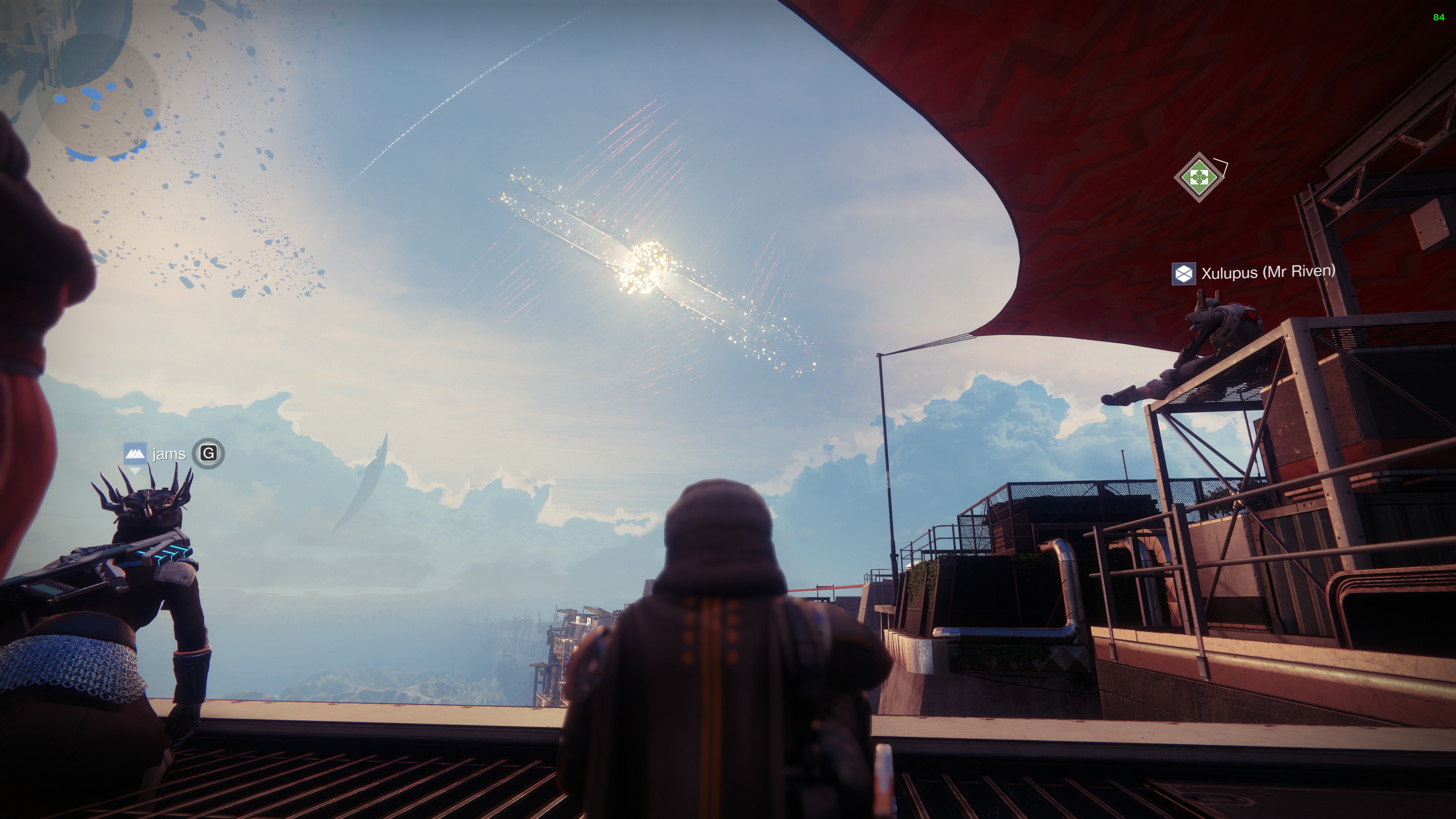Select the Xulupus (Mr Riven) nameplate
Viewport: 1456px width, 819px height.
(x=1254, y=273)
